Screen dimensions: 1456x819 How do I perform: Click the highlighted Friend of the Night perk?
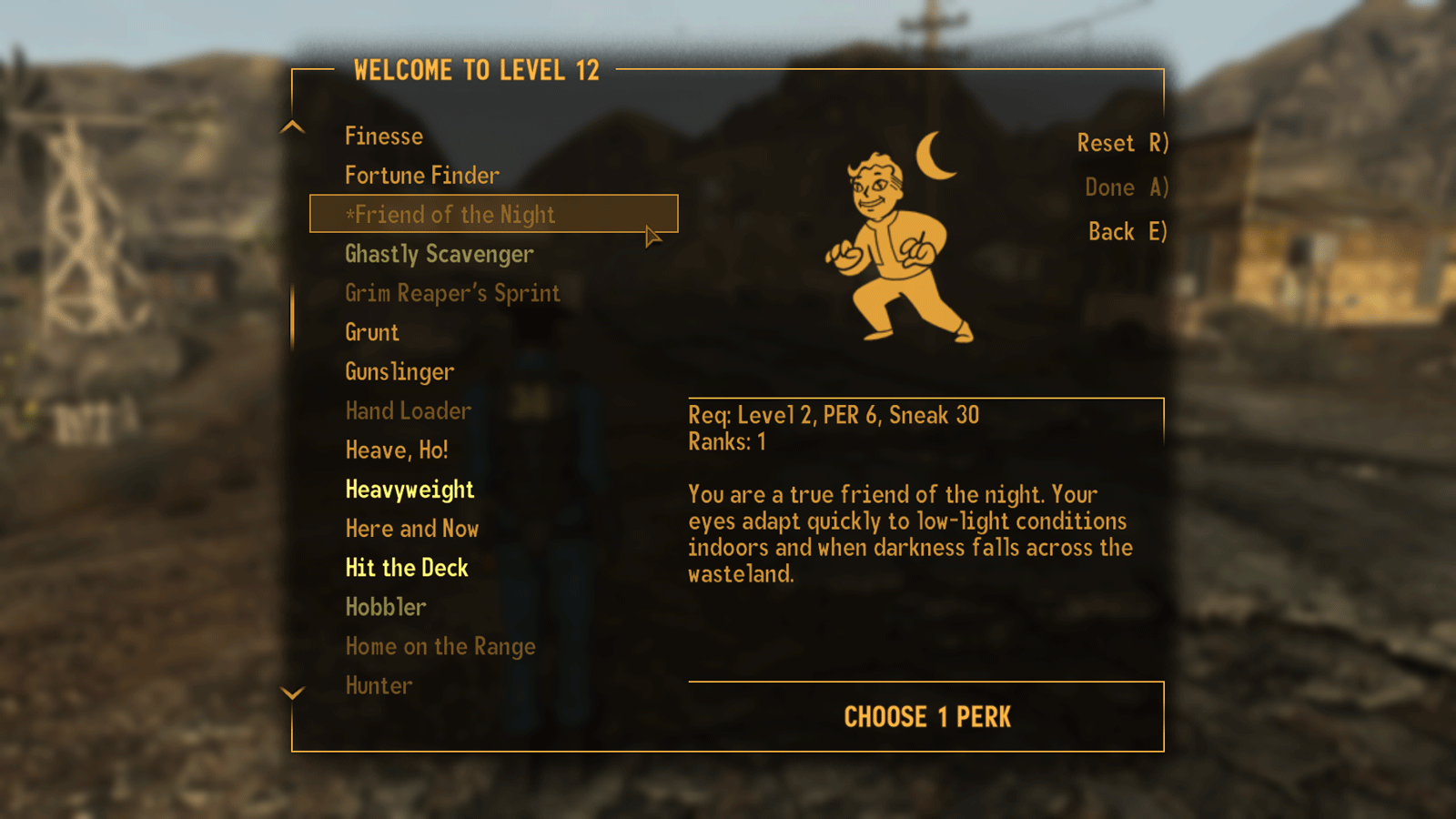[450, 215]
